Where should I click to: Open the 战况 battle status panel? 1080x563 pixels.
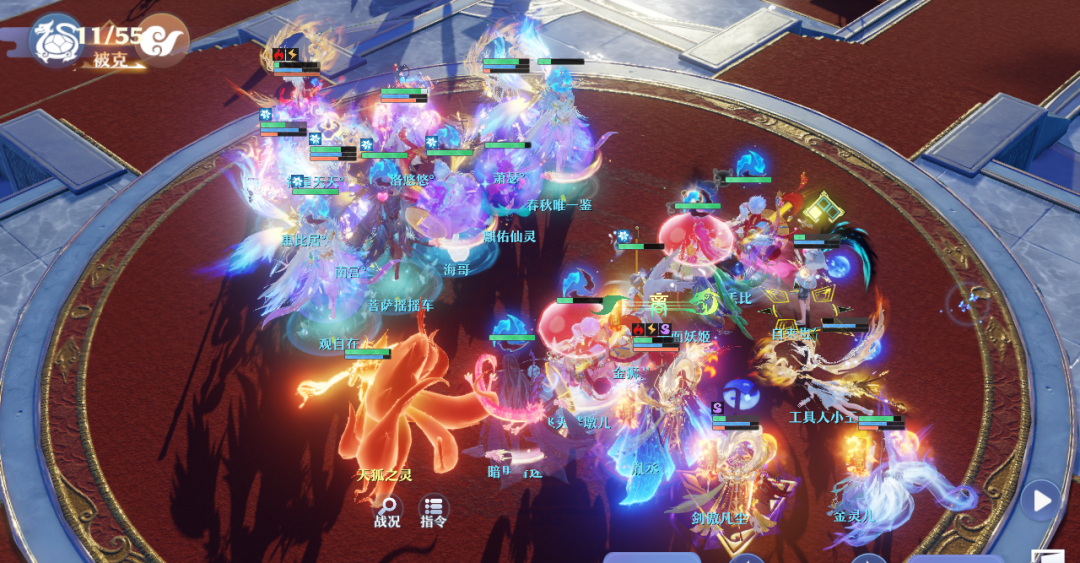pyautogui.click(x=387, y=510)
